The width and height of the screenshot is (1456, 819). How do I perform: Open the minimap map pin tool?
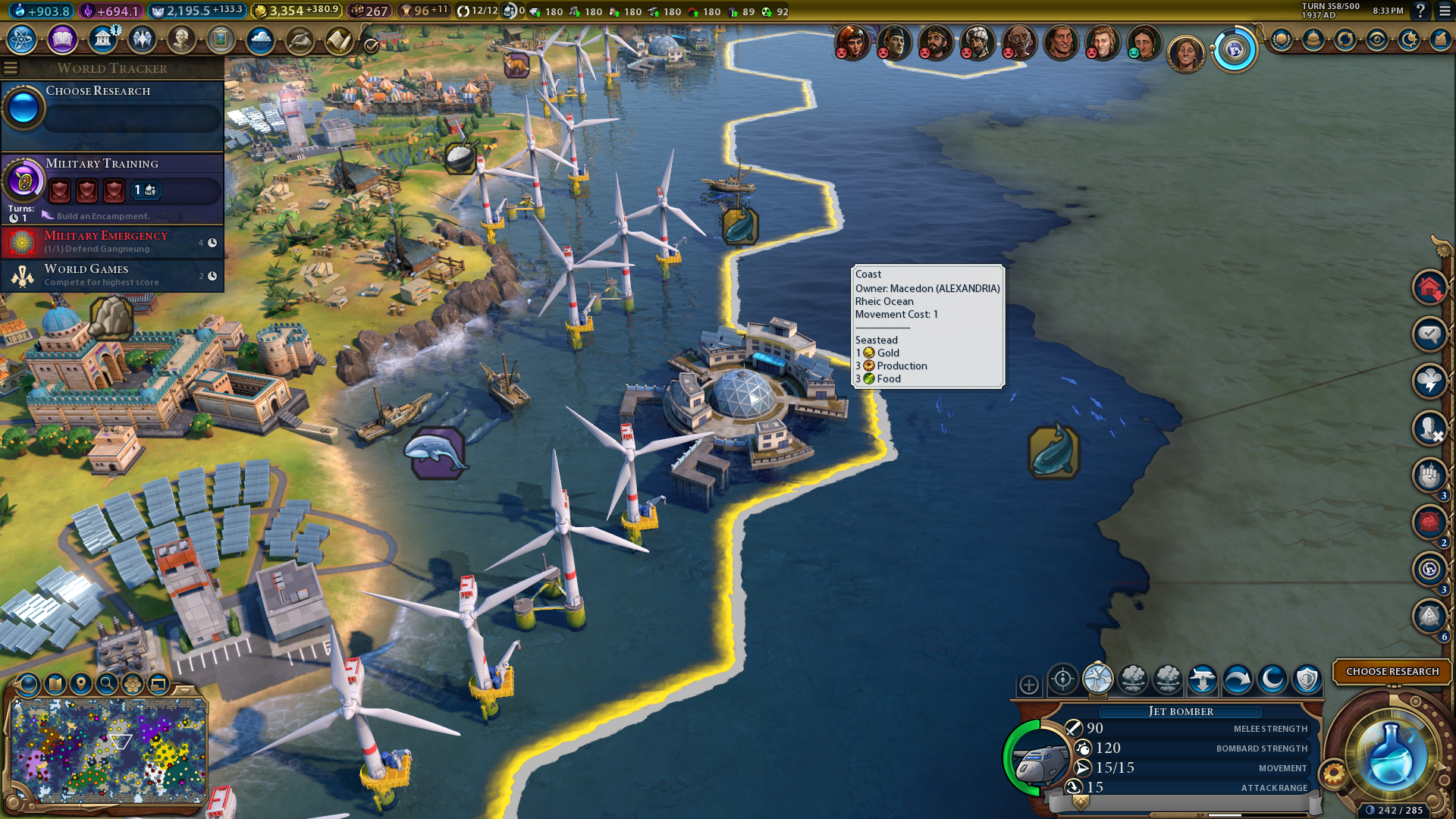point(80,684)
